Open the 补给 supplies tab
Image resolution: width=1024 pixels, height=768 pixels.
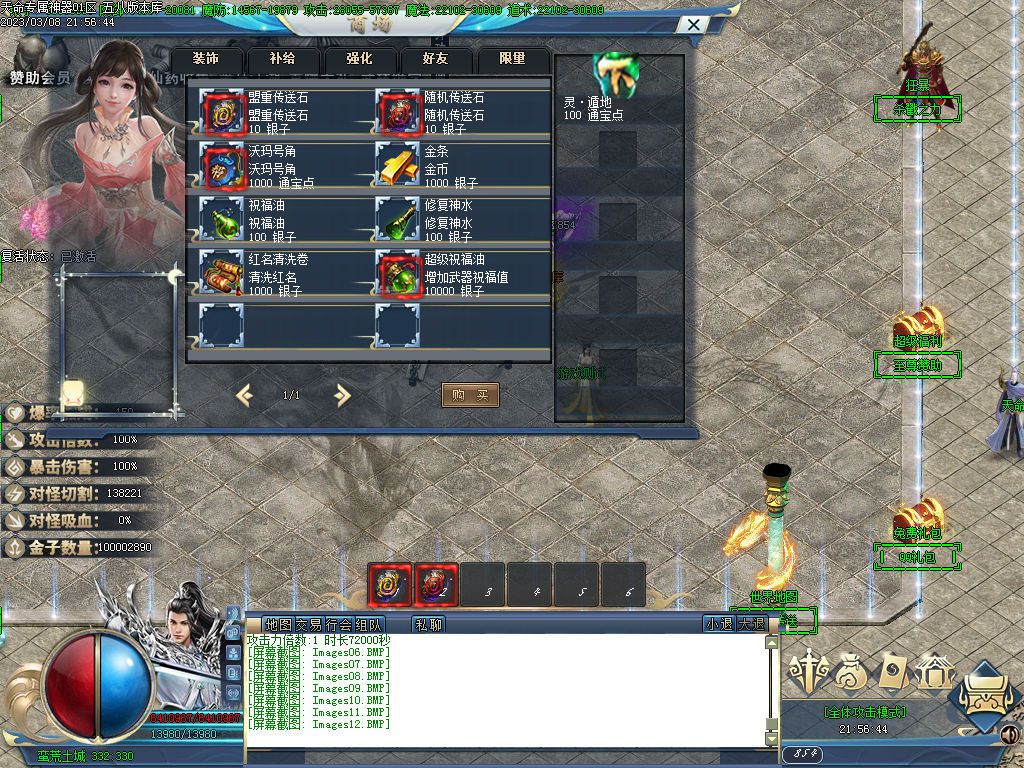tap(282, 59)
